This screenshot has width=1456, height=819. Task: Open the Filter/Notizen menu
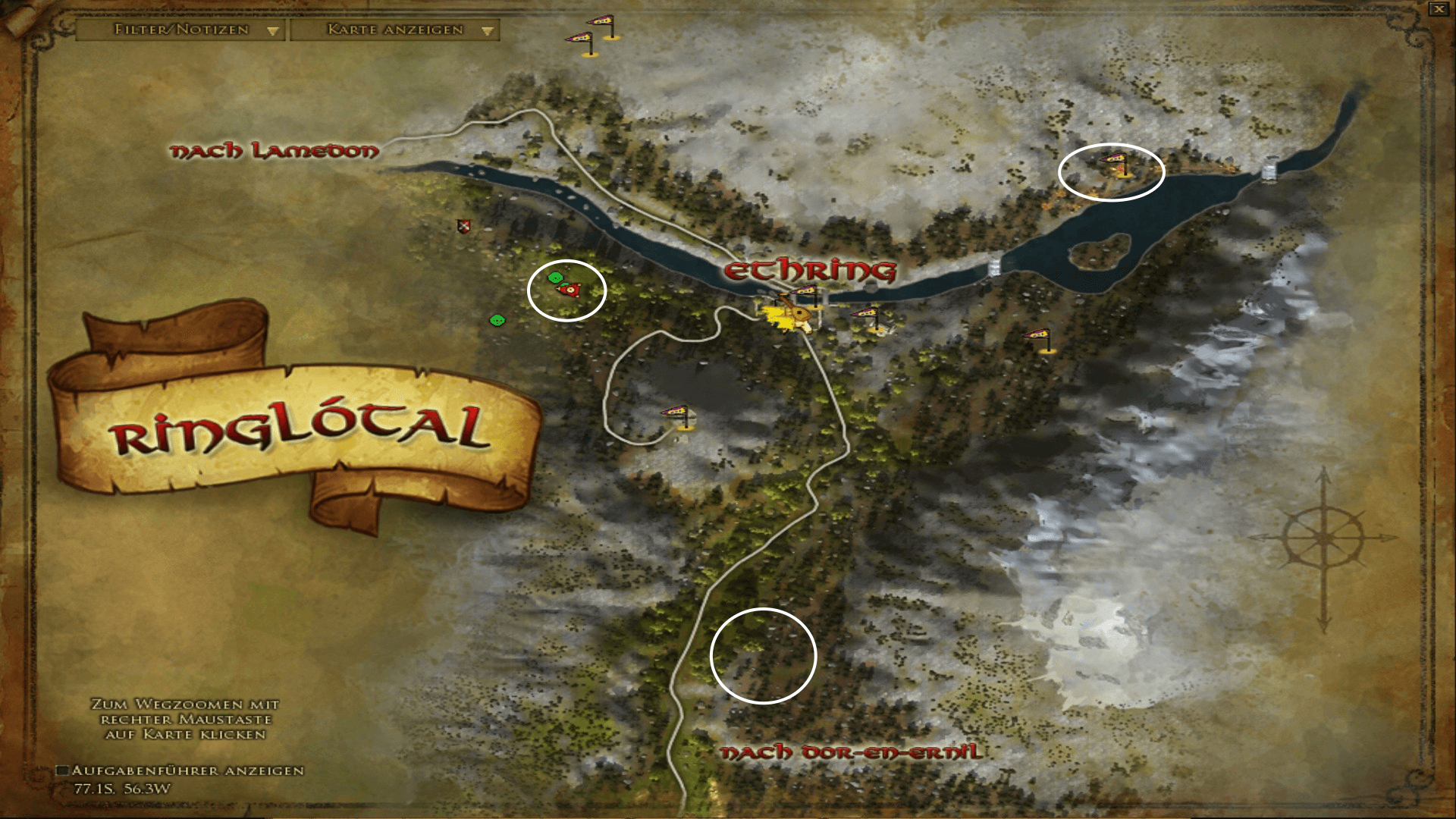(180, 31)
